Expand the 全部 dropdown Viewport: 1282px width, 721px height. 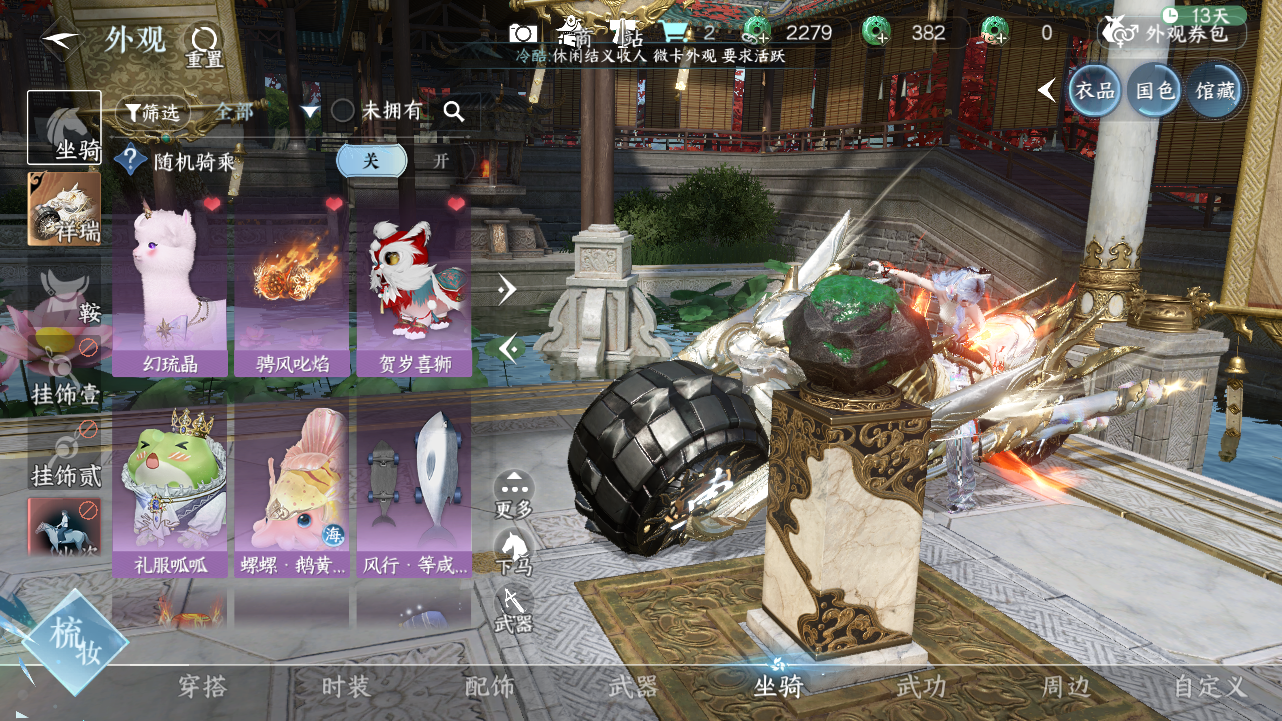pyautogui.click(x=309, y=112)
